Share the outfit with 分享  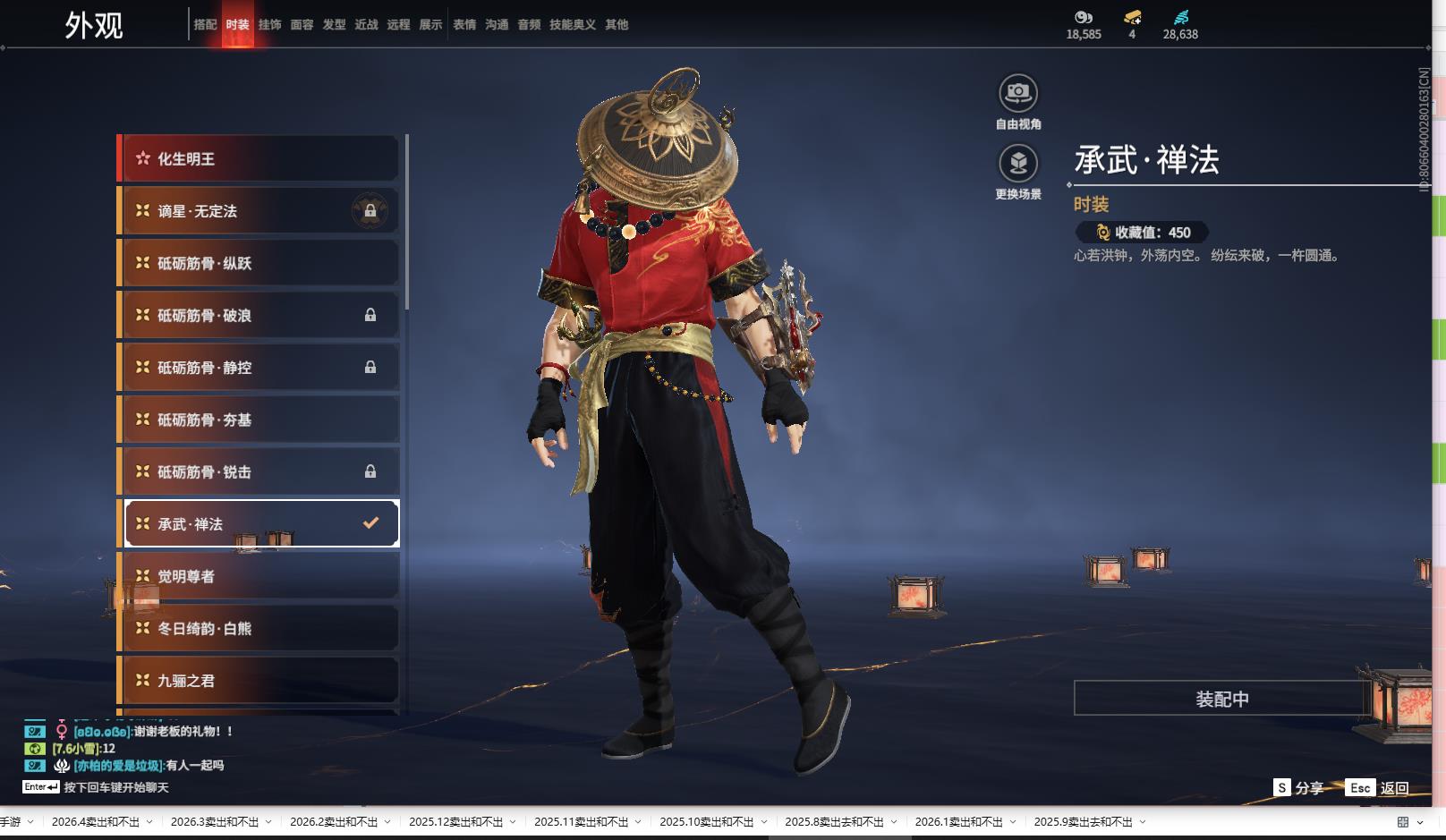pyautogui.click(x=1299, y=788)
